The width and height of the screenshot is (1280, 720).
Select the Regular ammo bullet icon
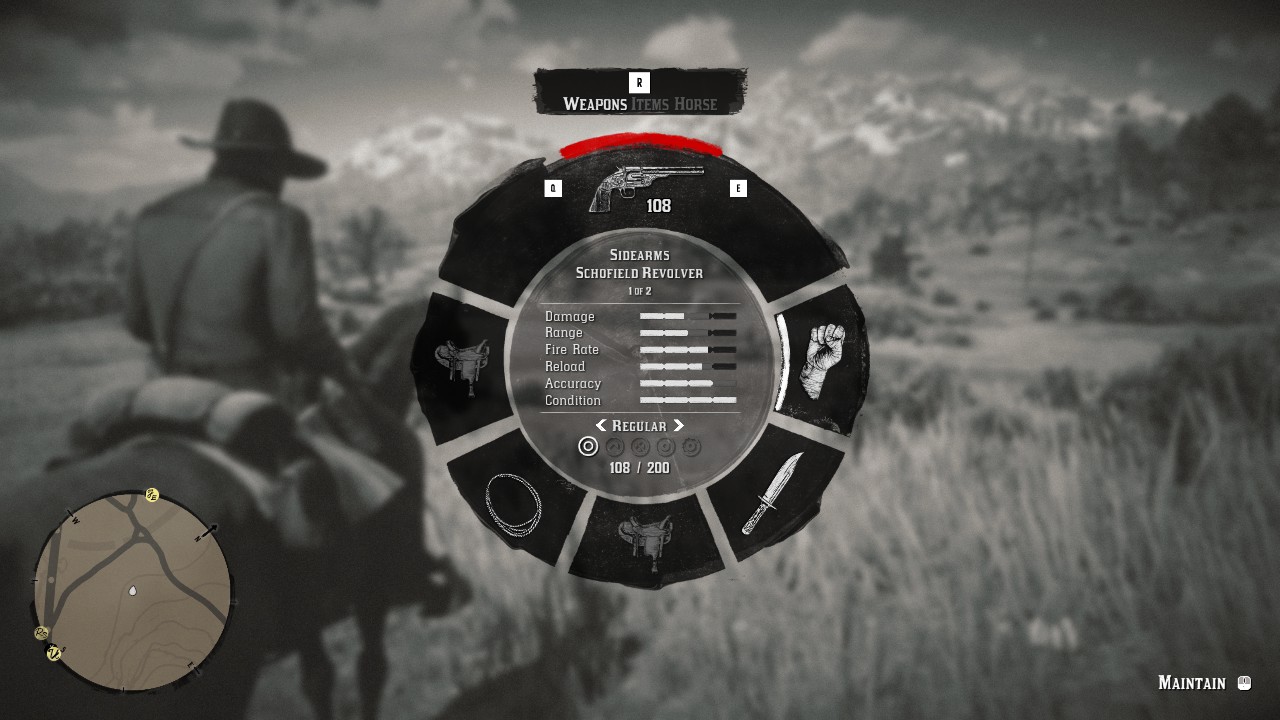[x=587, y=447]
